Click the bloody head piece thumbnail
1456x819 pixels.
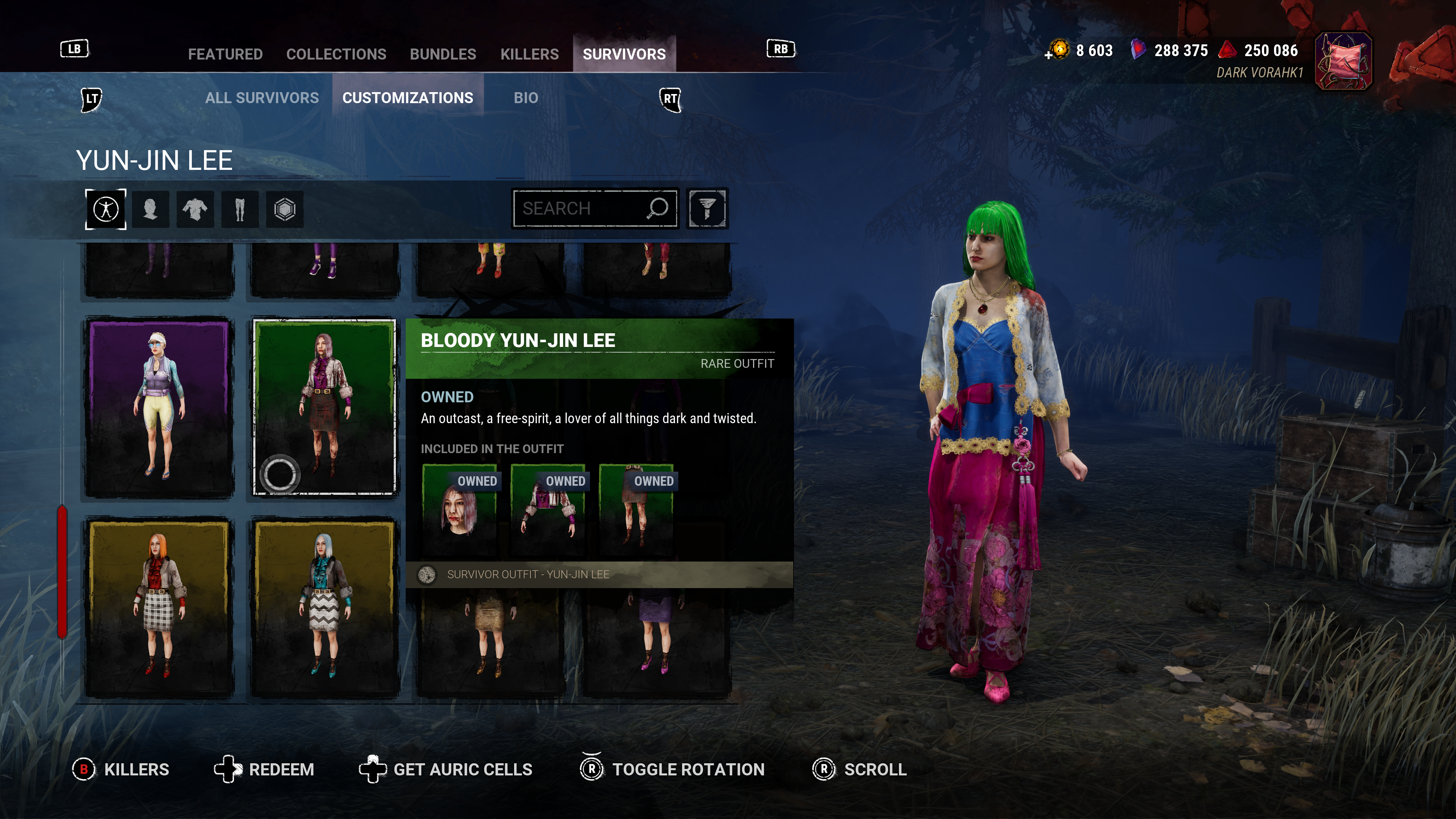click(x=459, y=509)
